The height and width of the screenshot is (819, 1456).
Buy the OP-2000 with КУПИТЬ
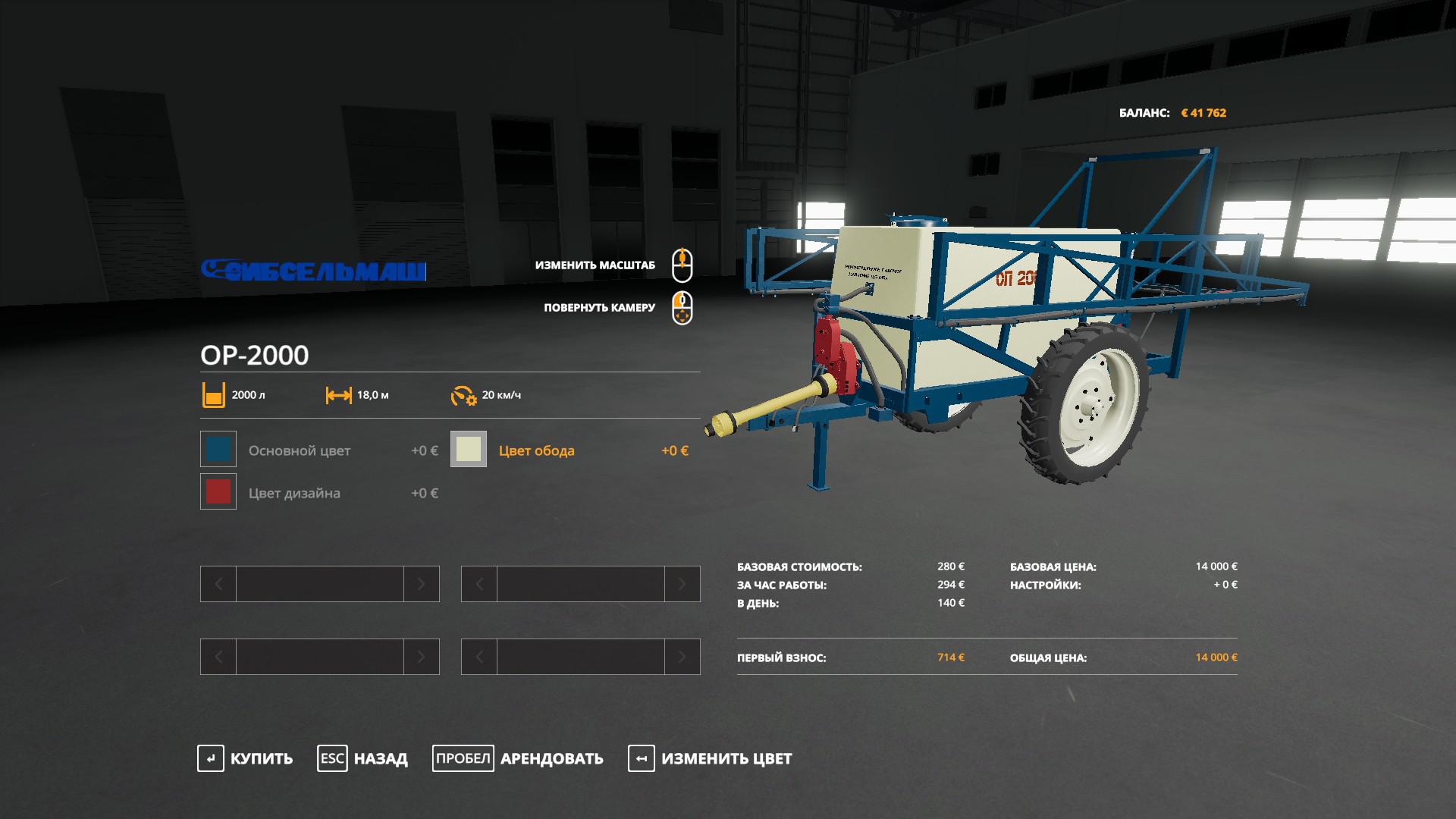[245, 758]
